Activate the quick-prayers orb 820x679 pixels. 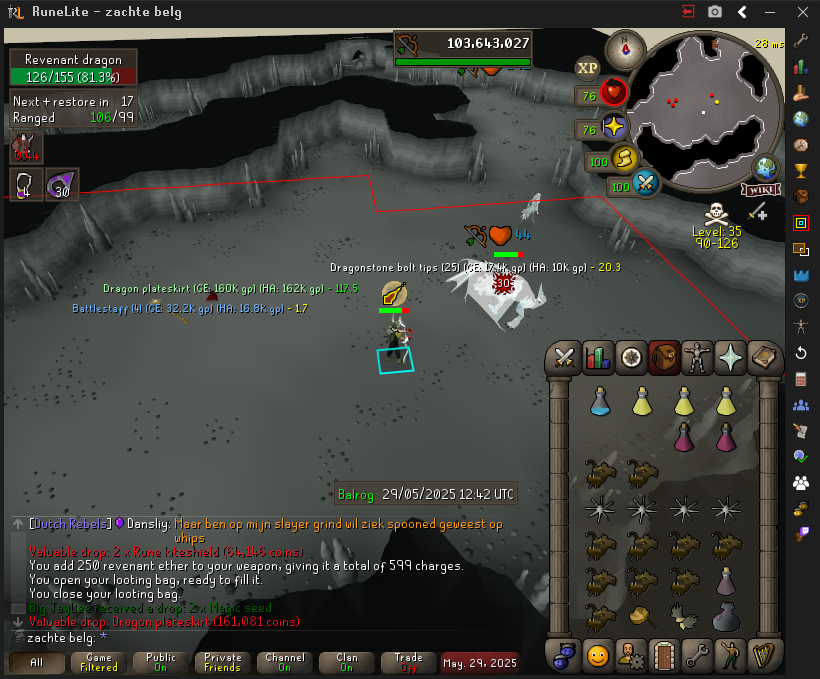pos(613,128)
